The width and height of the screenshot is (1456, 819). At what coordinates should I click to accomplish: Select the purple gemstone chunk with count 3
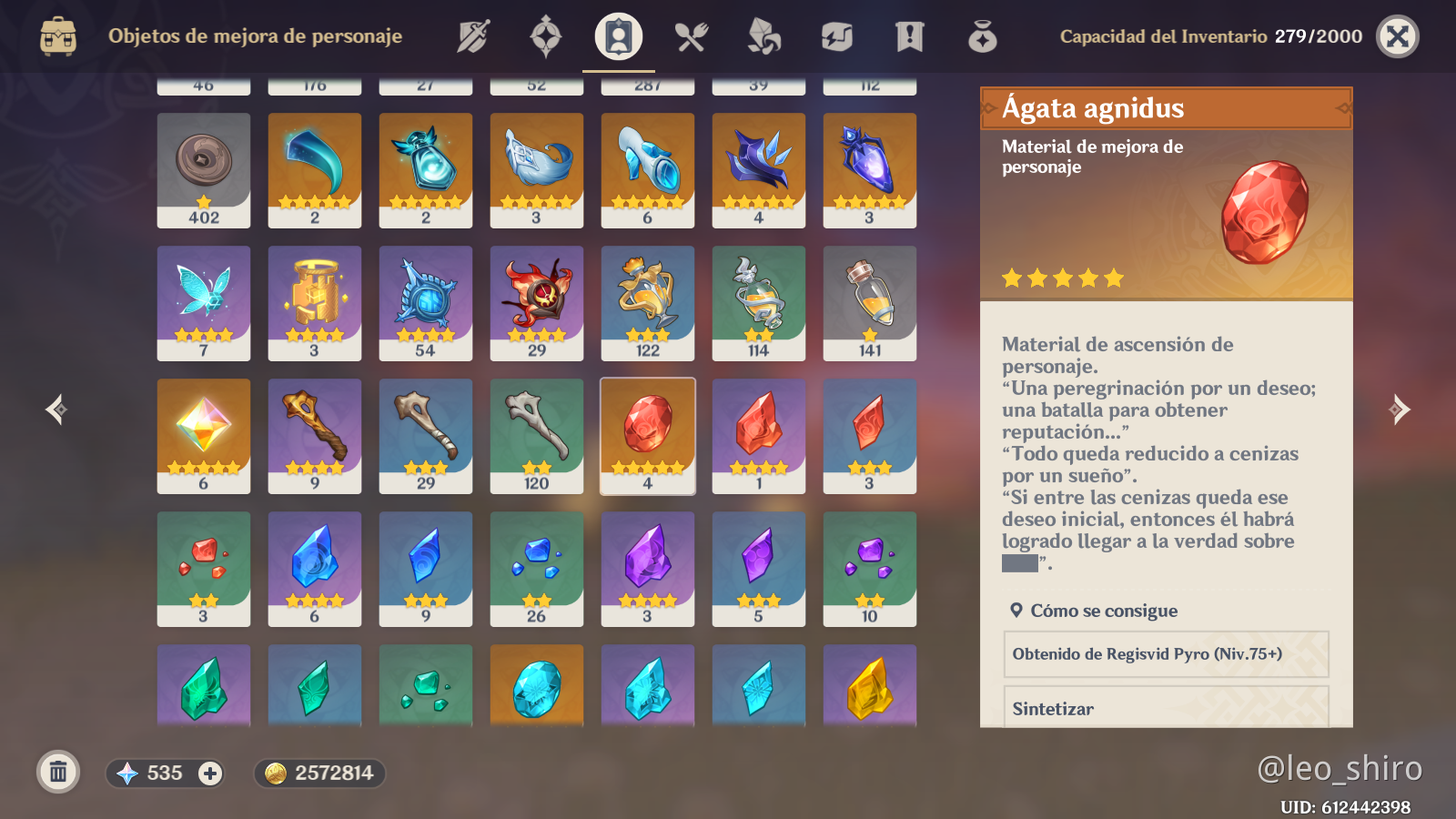click(x=648, y=569)
